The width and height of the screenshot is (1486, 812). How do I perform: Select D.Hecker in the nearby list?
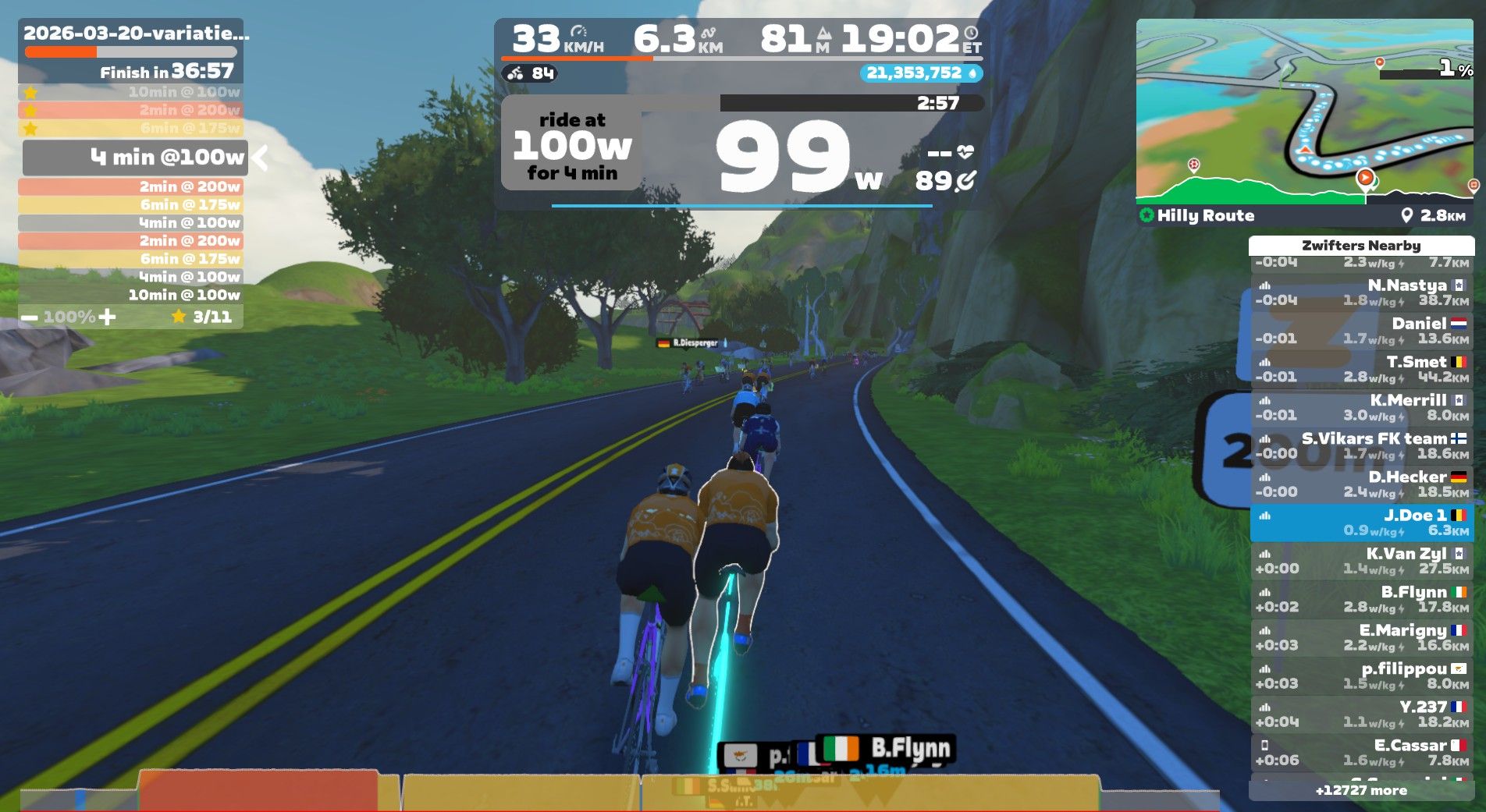tap(1361, 484)
